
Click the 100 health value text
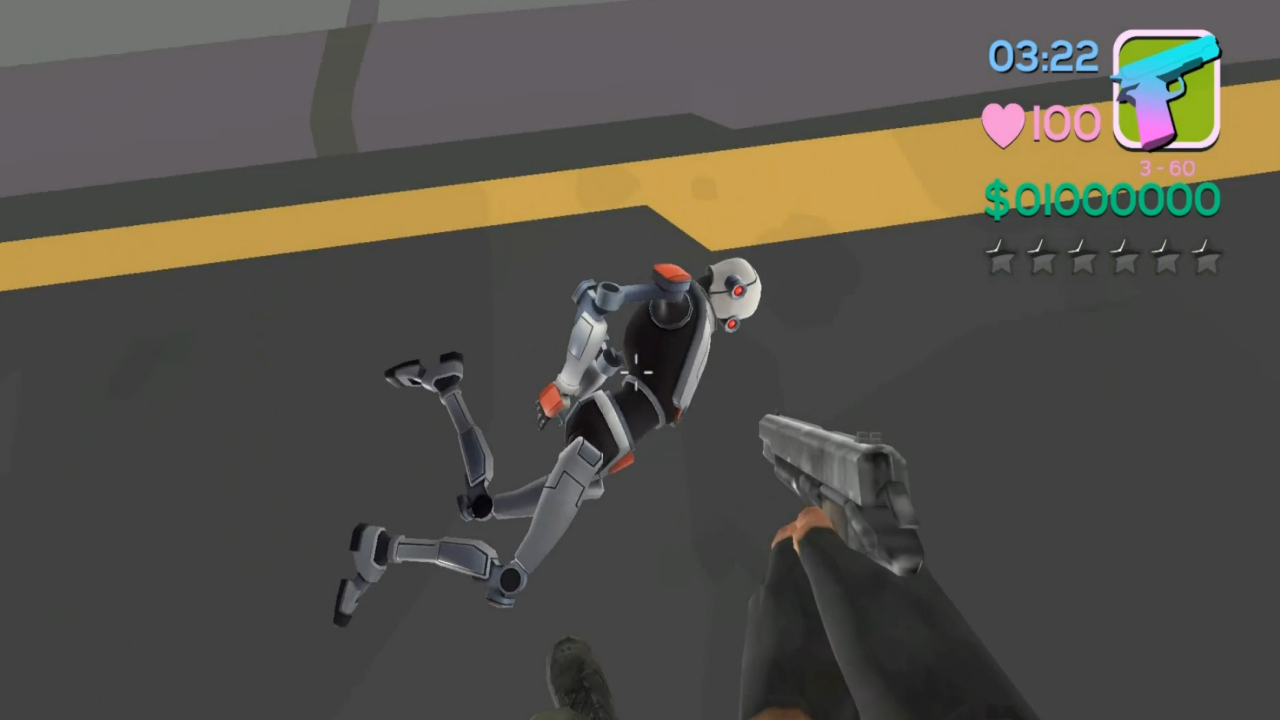click(x=1066, y=122)
